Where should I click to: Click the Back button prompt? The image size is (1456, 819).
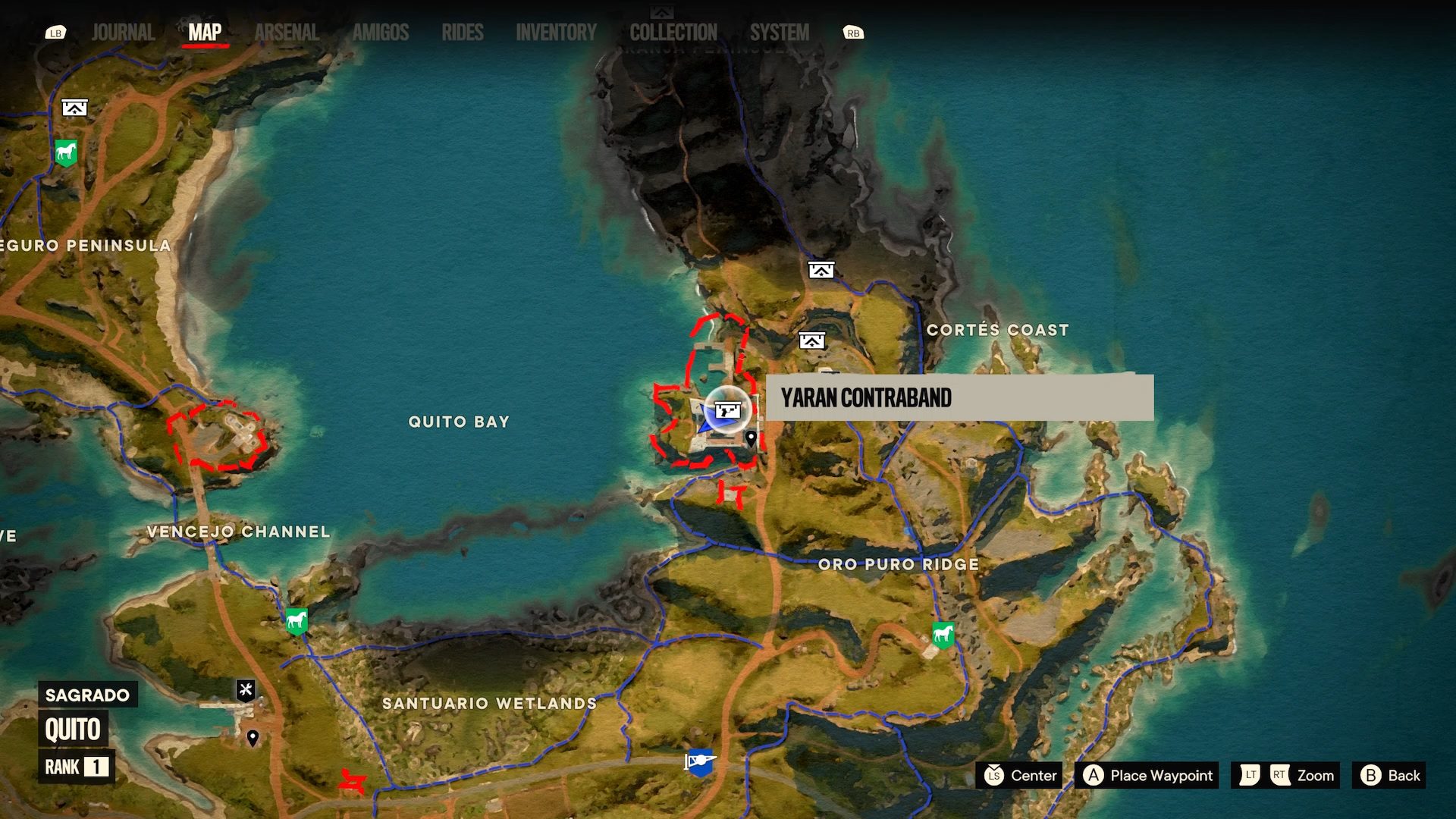(x=1393, y=776)
